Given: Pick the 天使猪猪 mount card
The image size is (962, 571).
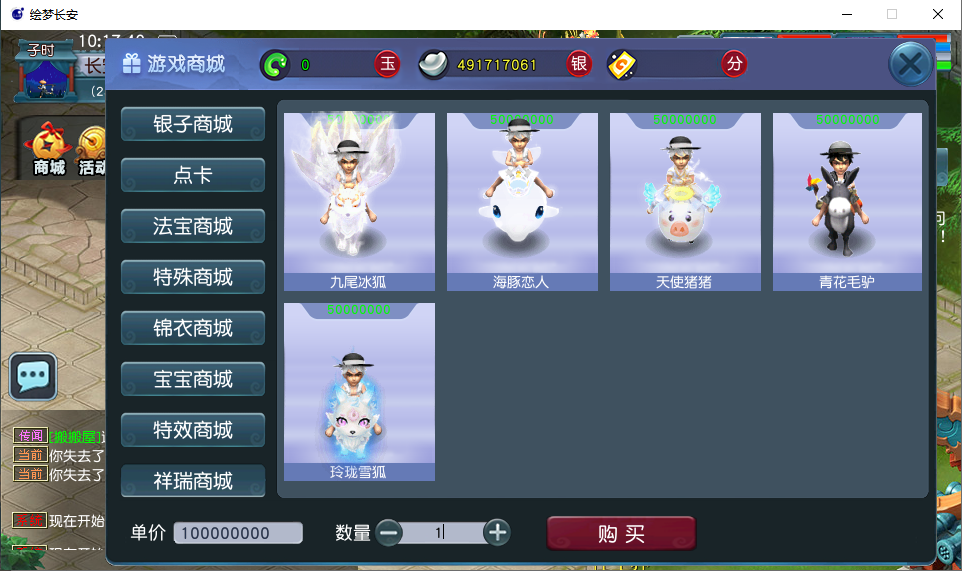Looking at the screenshot, I should [685, 201].
